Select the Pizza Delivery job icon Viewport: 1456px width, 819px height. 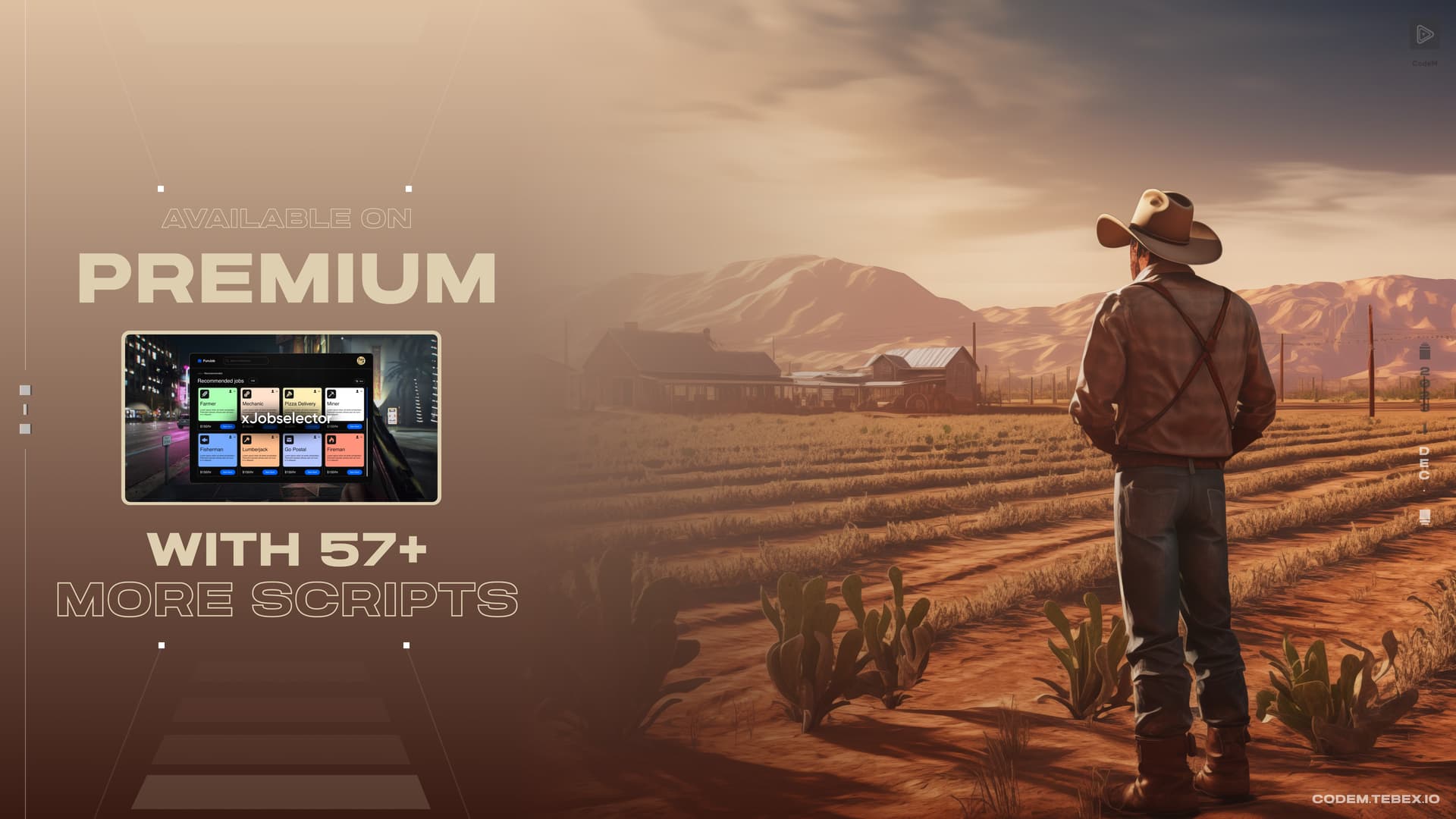(x=290, y=394)
